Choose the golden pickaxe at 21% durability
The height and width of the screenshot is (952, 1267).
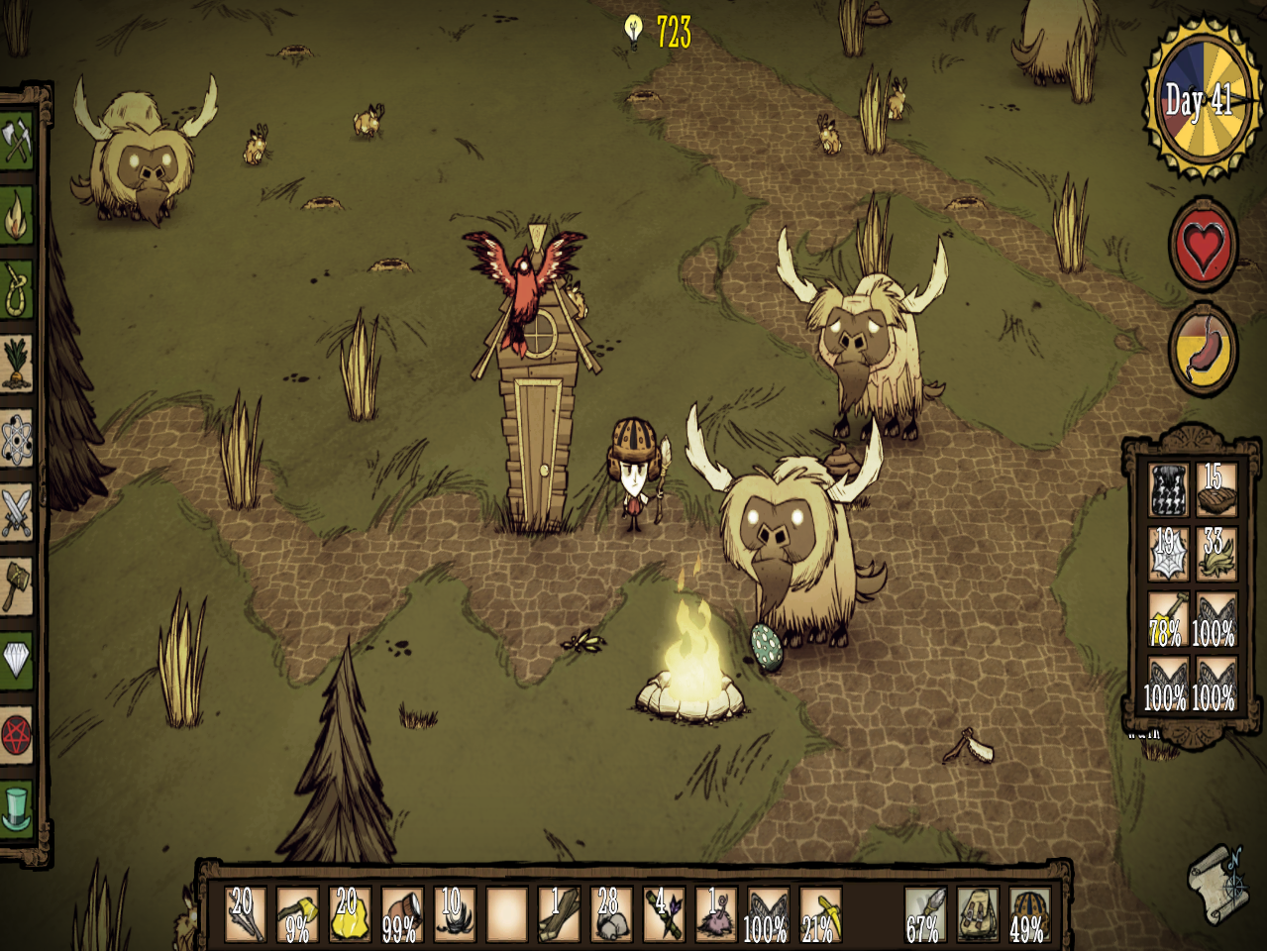819,913
